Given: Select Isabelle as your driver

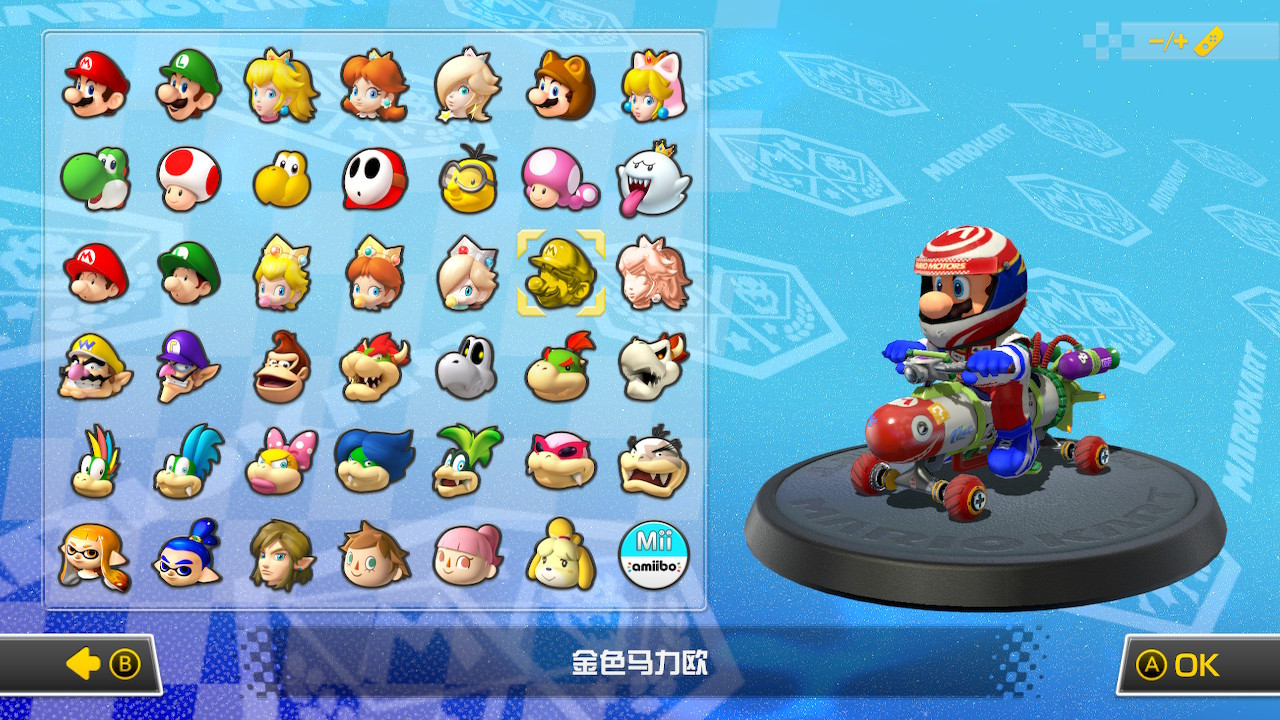Looking at the screenshot, I should click(x=560, y=557).
